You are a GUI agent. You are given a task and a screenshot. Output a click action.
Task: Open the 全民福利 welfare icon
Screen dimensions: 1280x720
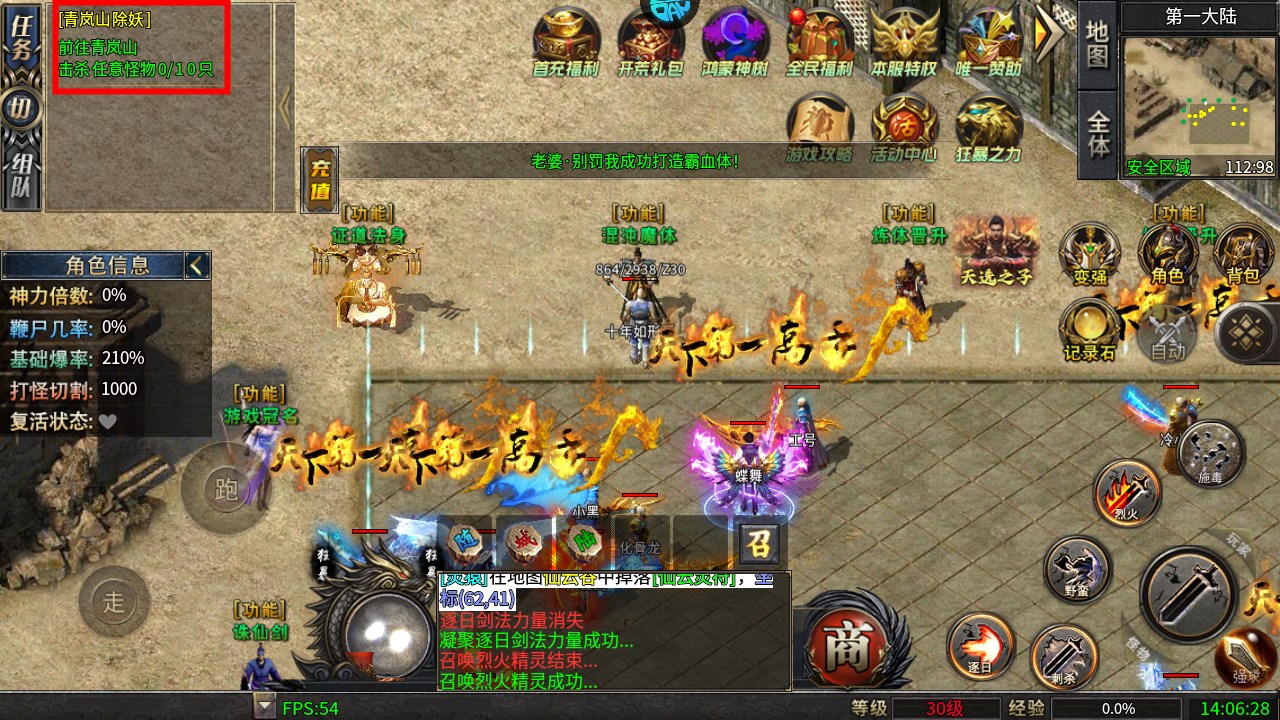pyautogui.click(x=819, y=43)
